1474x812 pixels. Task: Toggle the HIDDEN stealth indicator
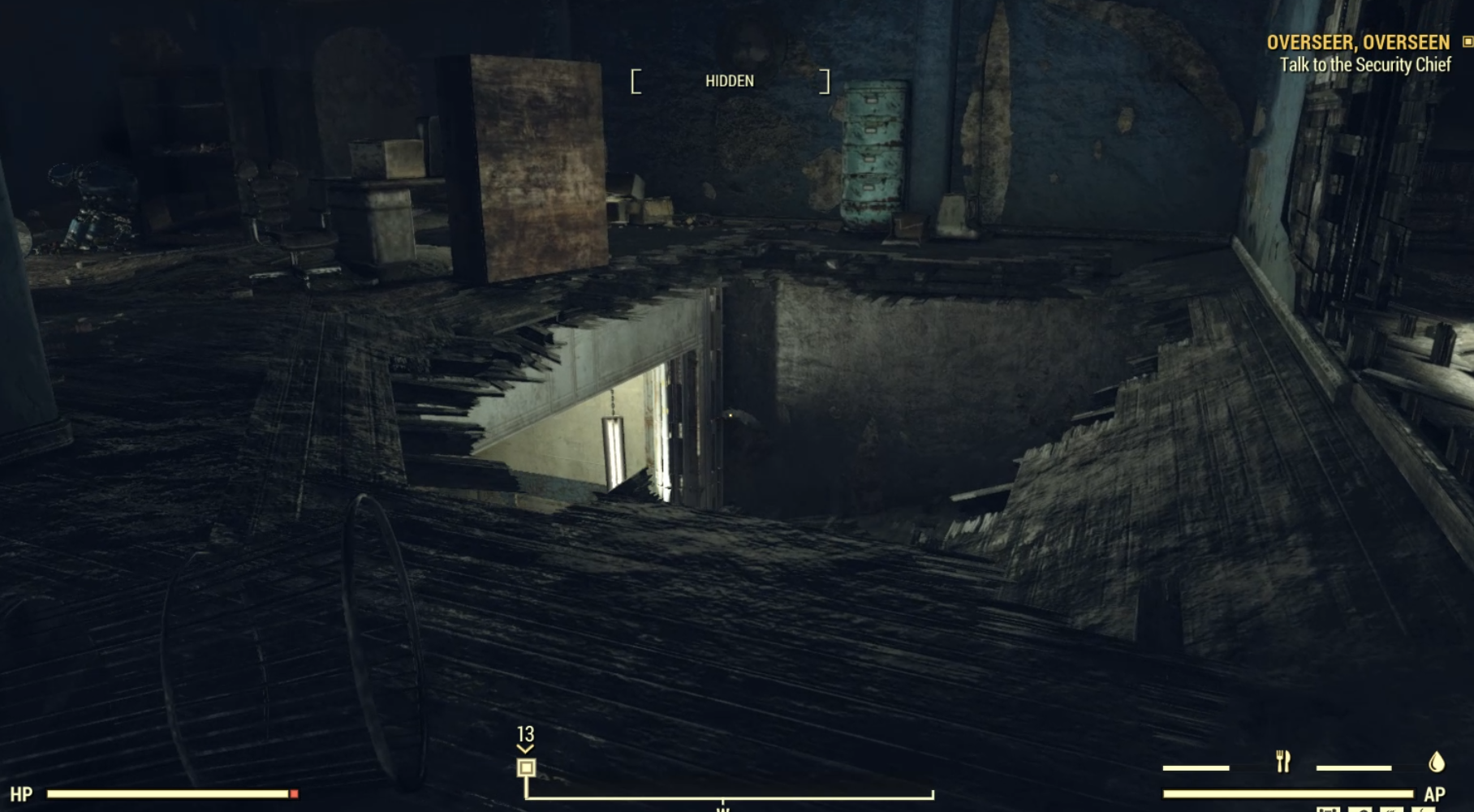tap(730, 81)
